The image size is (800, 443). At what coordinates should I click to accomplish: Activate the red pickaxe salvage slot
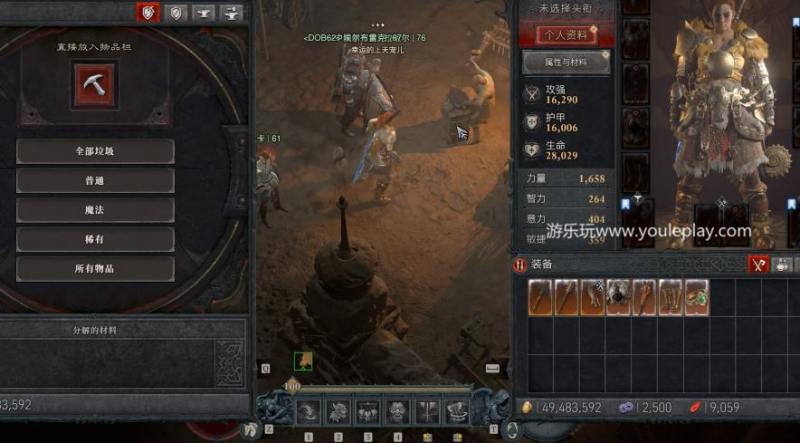95,85
